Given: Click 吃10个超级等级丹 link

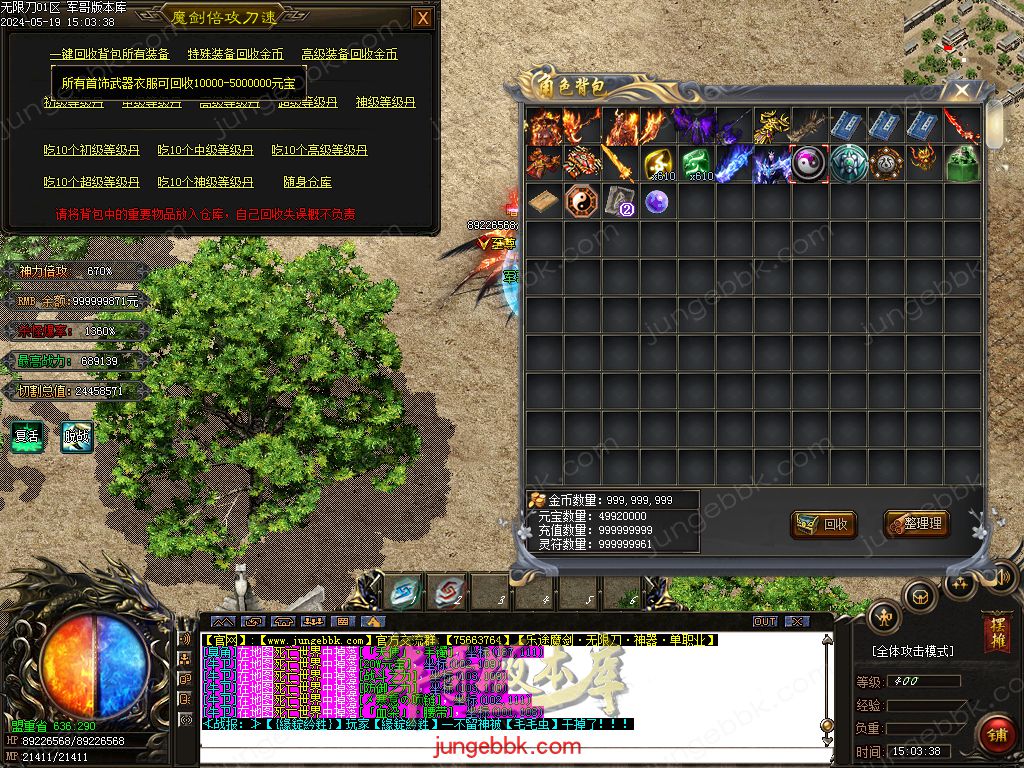Looking at the screenshot, I should point(91,182).
